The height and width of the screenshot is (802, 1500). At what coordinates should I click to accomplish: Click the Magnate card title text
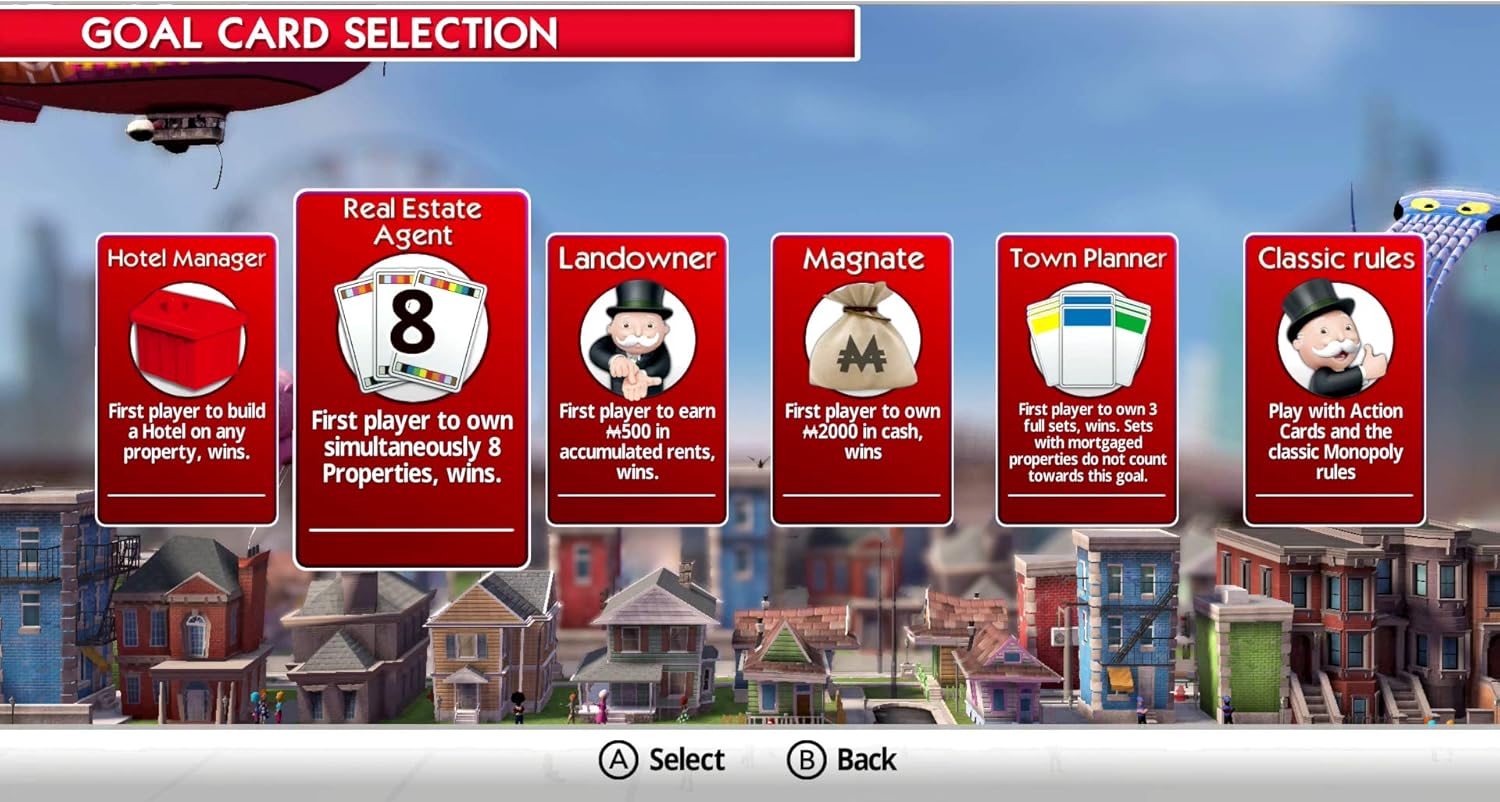862,258
